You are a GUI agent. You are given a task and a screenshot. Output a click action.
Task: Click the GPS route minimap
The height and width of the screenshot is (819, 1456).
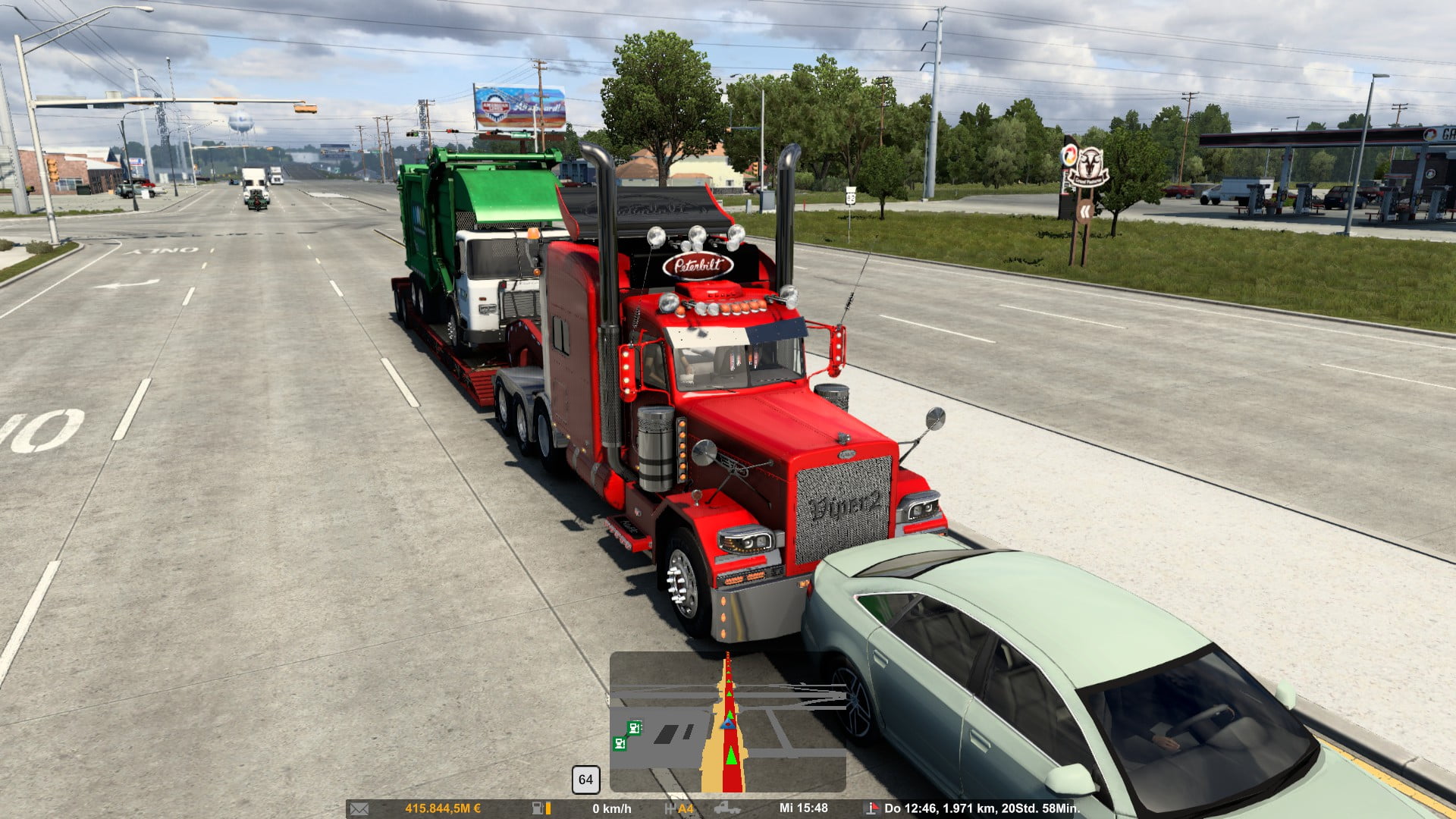click(727, 722)
